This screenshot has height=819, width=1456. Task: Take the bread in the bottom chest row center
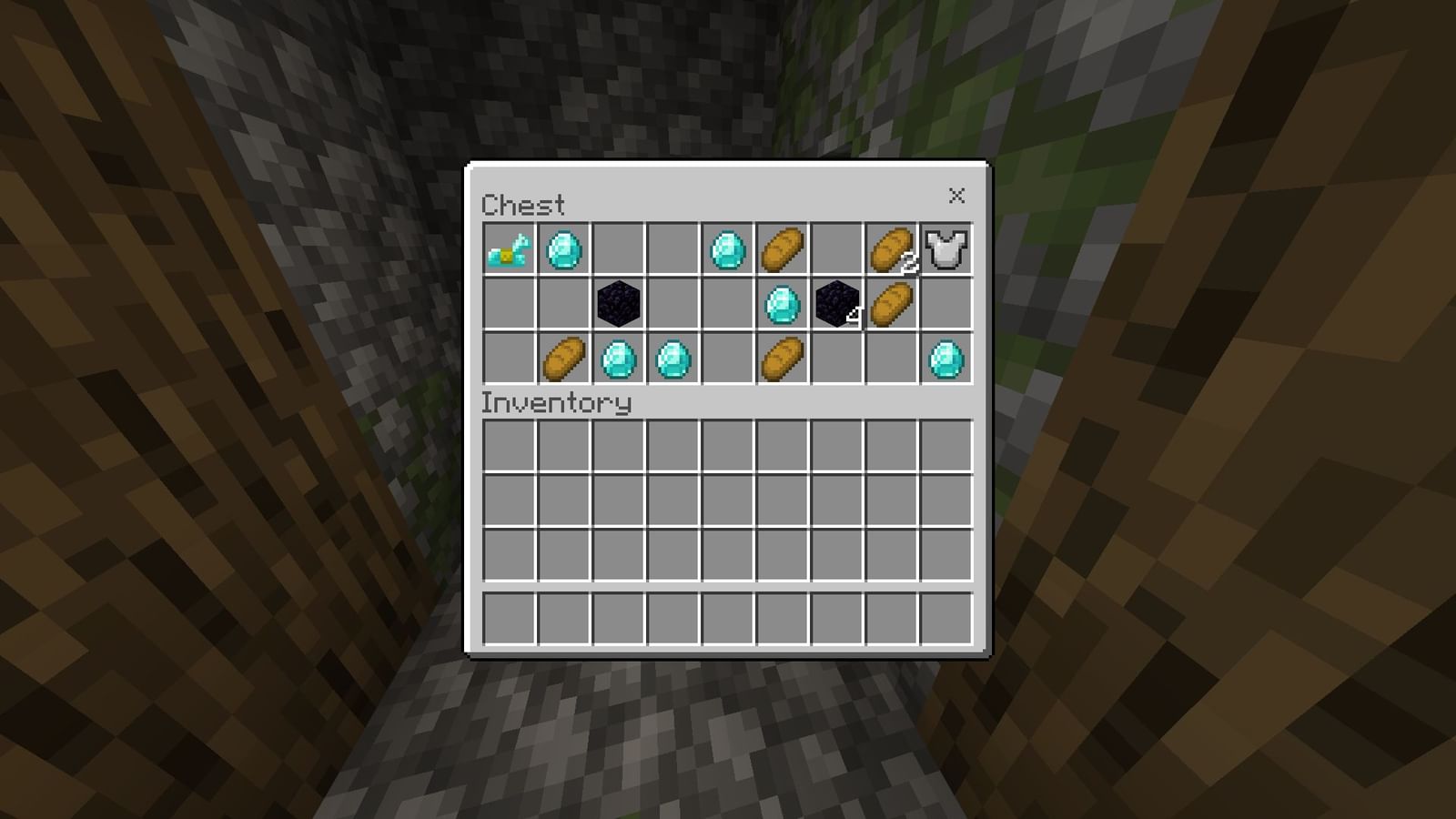(x=781, y=359)
